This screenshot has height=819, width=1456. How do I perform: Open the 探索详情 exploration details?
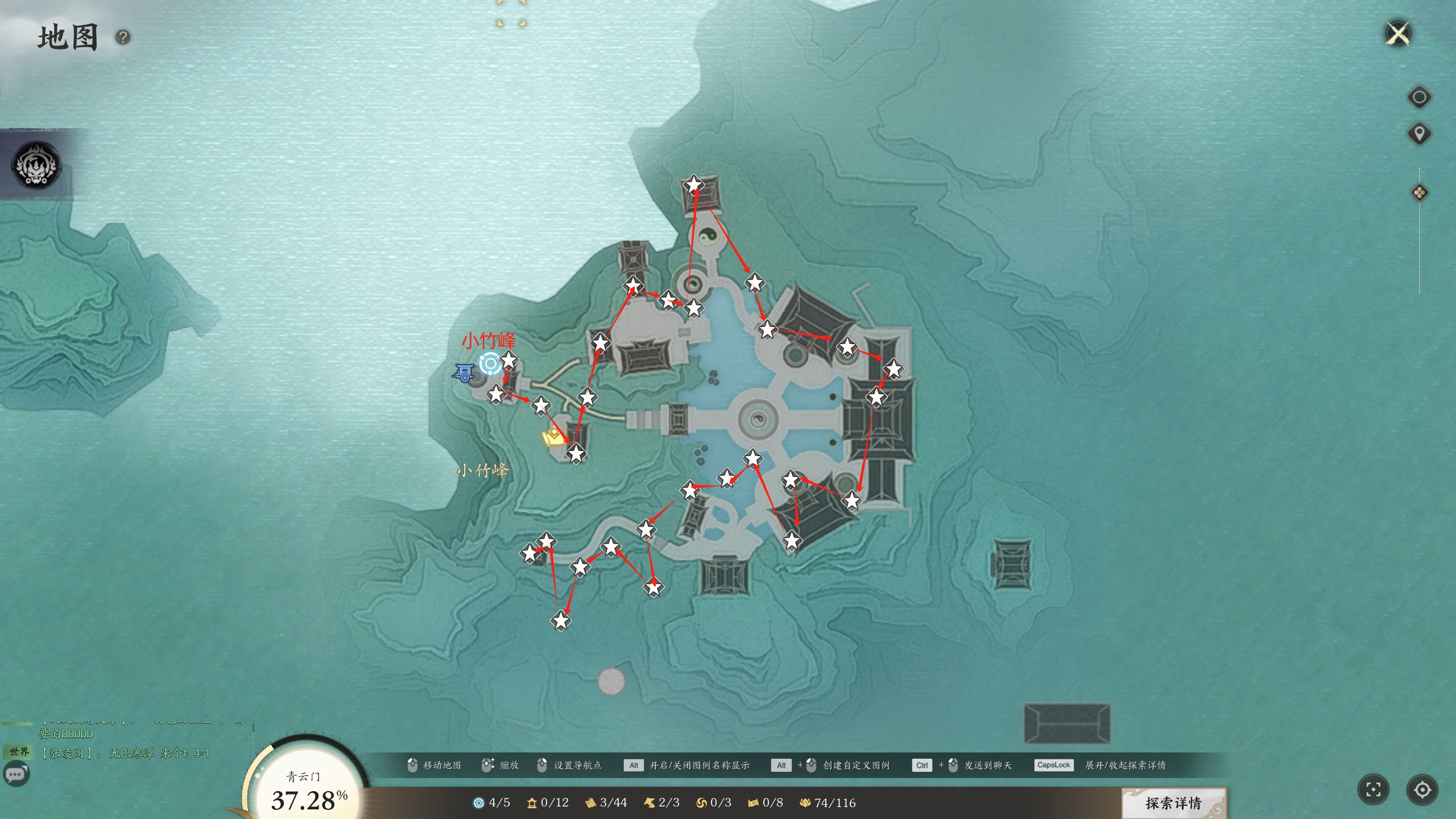click(1173, 803)
